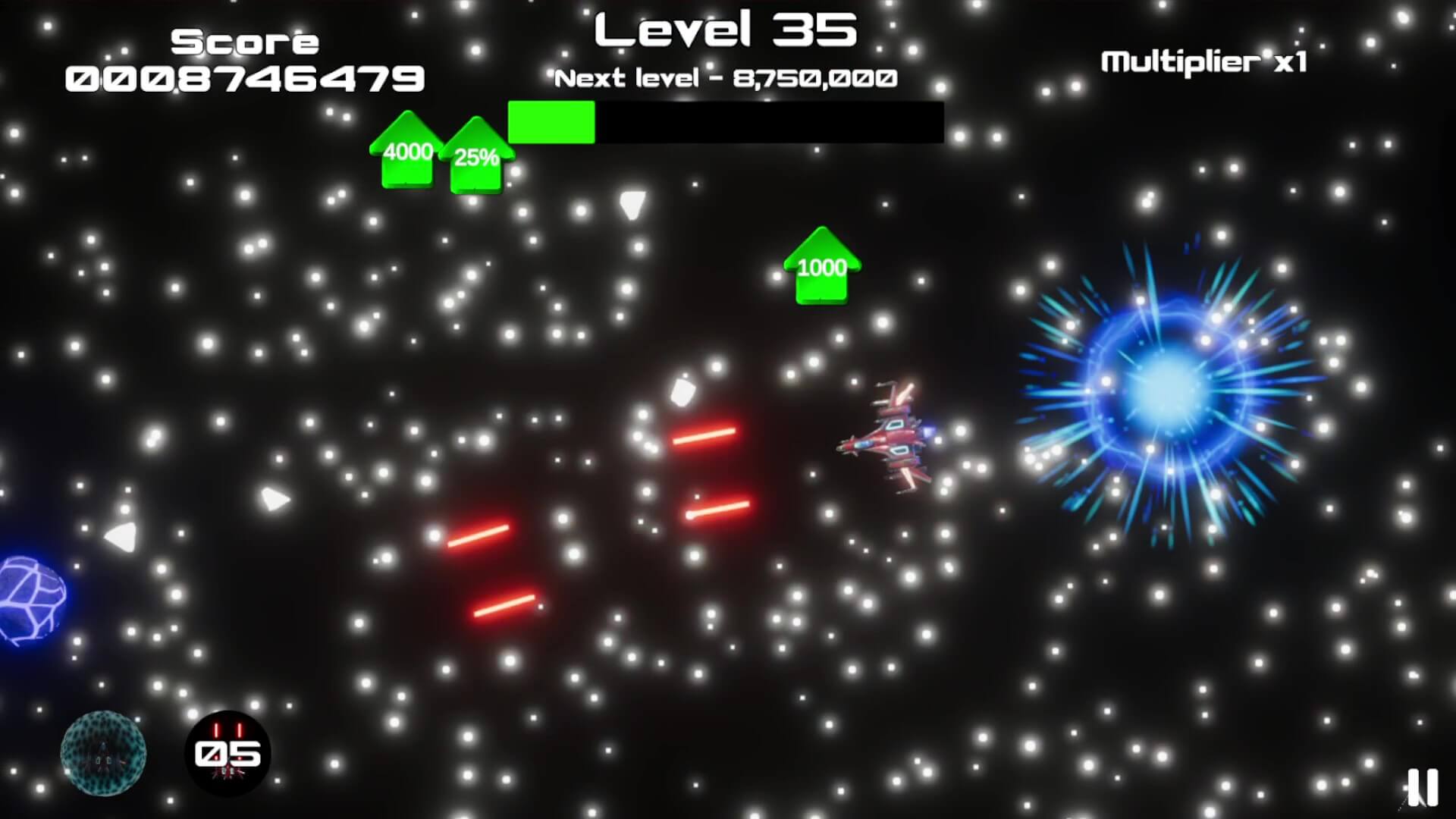The image size is (1456, 819).
Task: Use the special weapon showing 05 charges
Action: 227,753
